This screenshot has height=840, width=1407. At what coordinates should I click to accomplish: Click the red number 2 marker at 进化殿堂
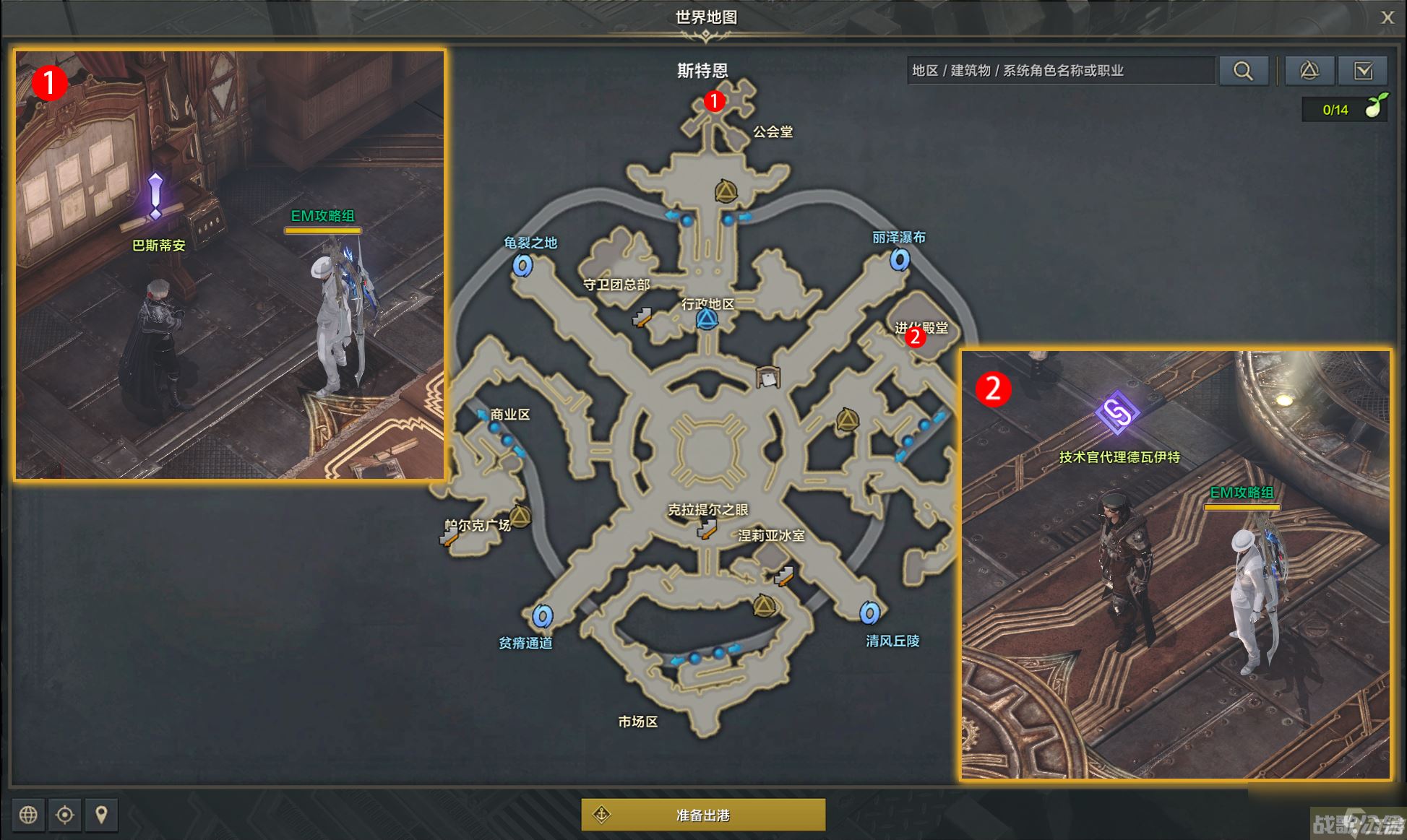click(915, 337)
